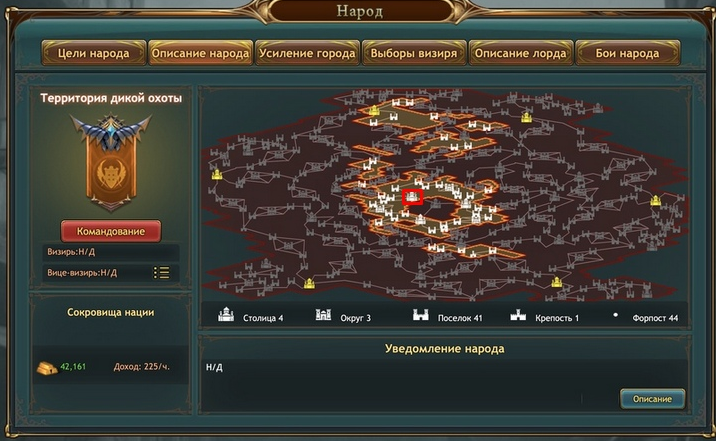Open the Описание народа tab
Screen dimensions: 716x441
[200, 53]
